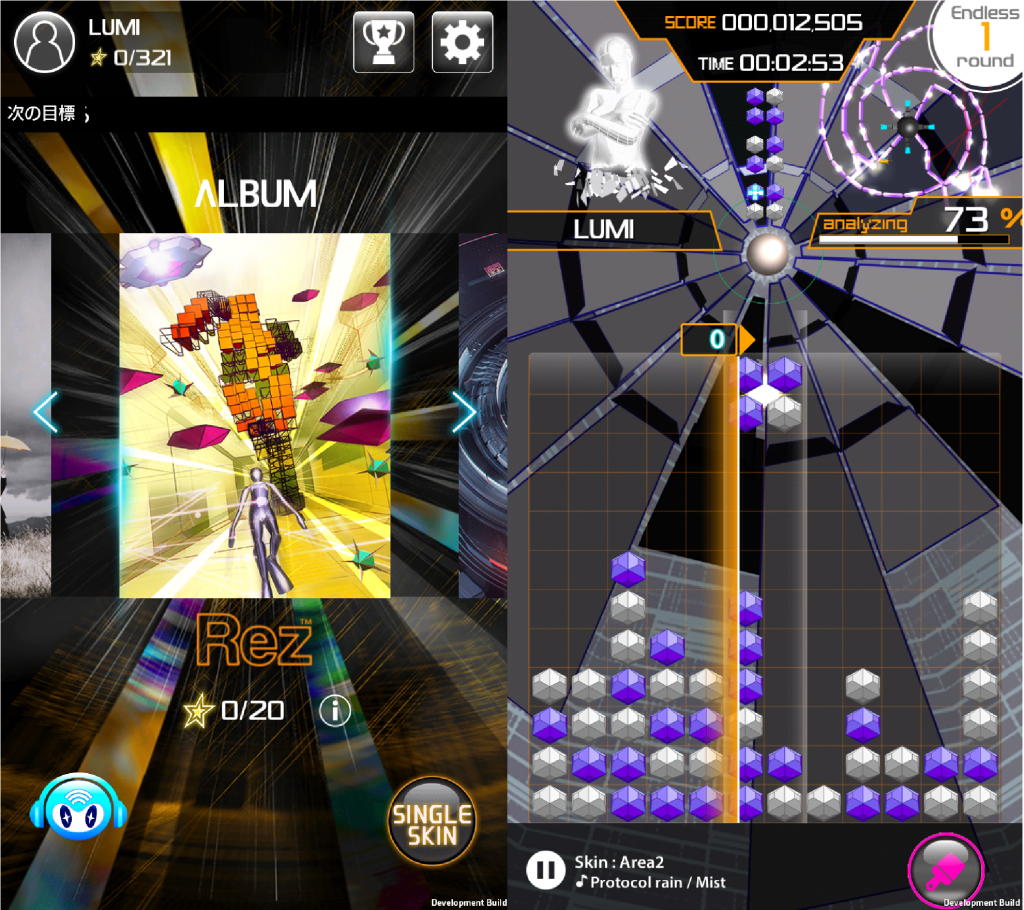
Task: Show album info via the i icon
Action: point(334,710)
